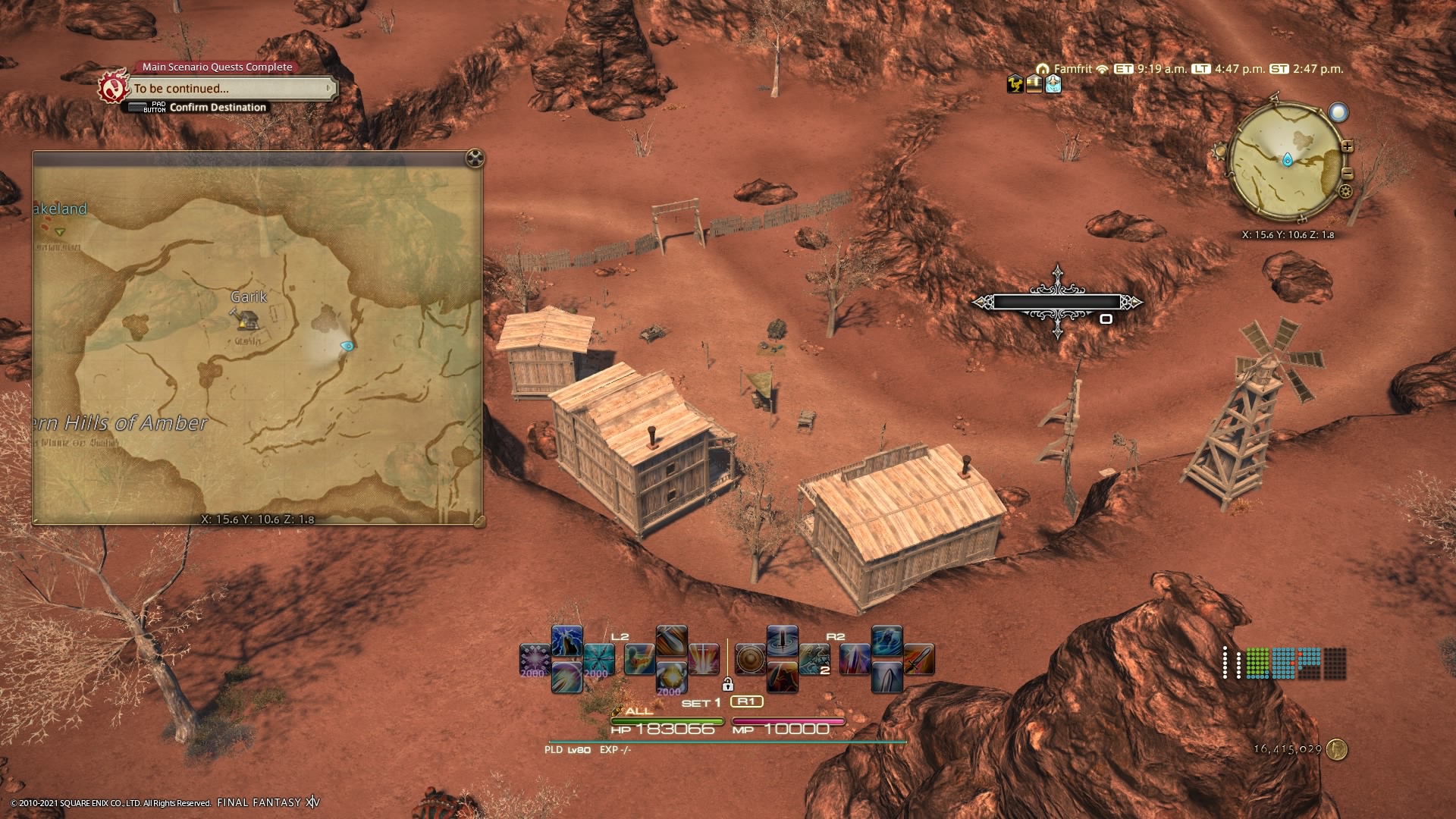Image resolution: width=1456 pixels, height=819 pixels.
Task: Select the SET 1 hotbar label
Action: [700, 701]
